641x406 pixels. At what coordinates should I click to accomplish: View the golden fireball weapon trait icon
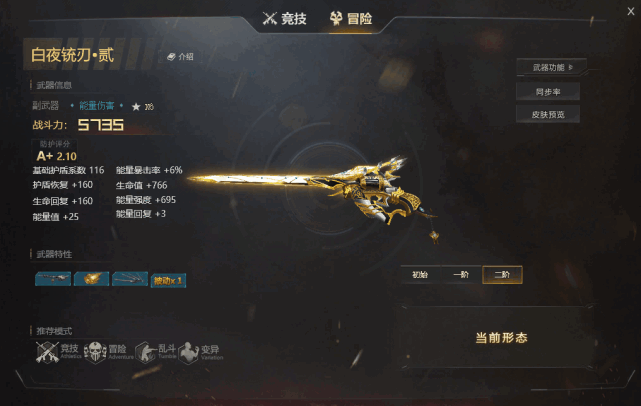91,280
